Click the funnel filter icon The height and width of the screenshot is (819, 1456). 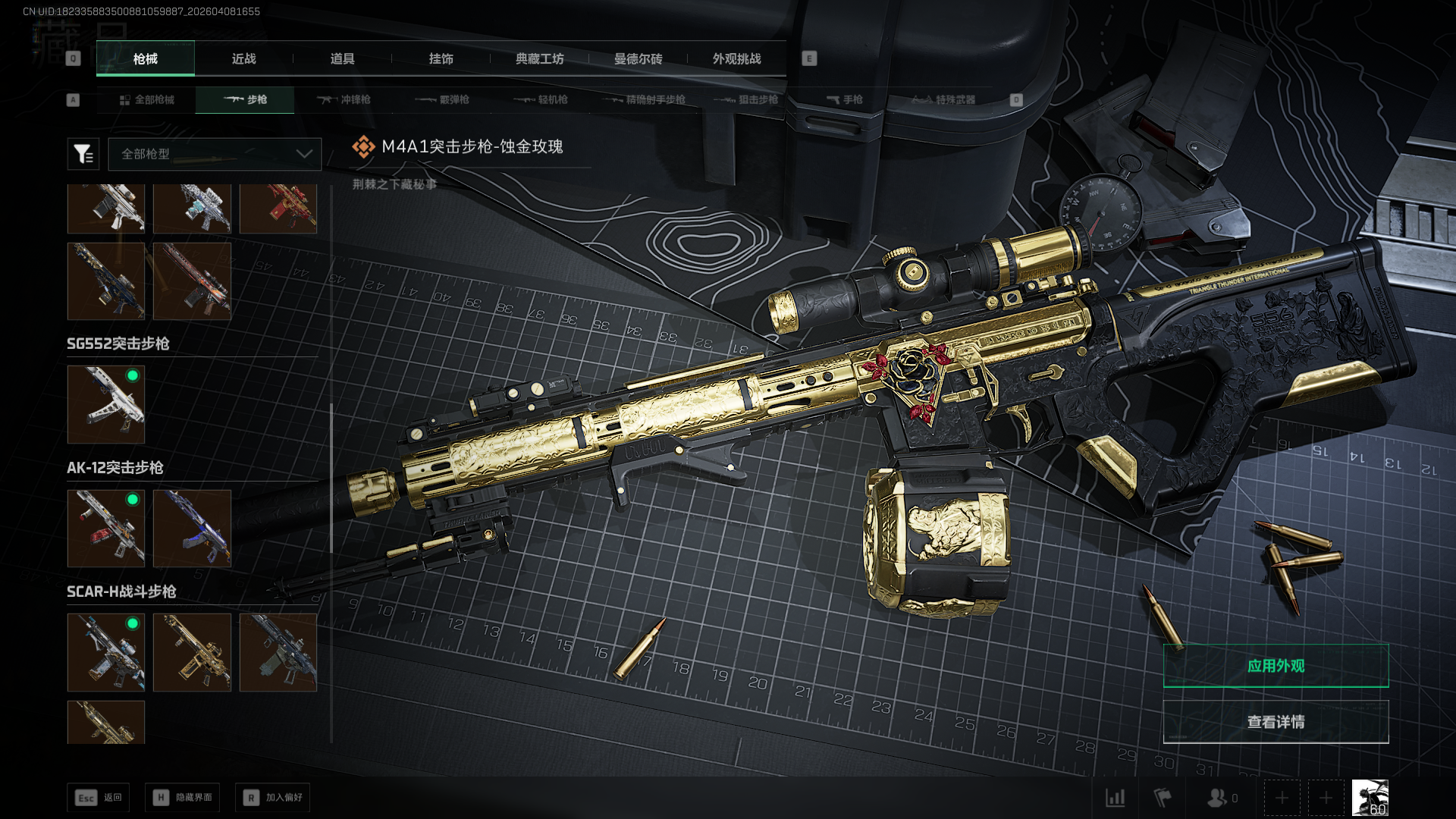83,154
